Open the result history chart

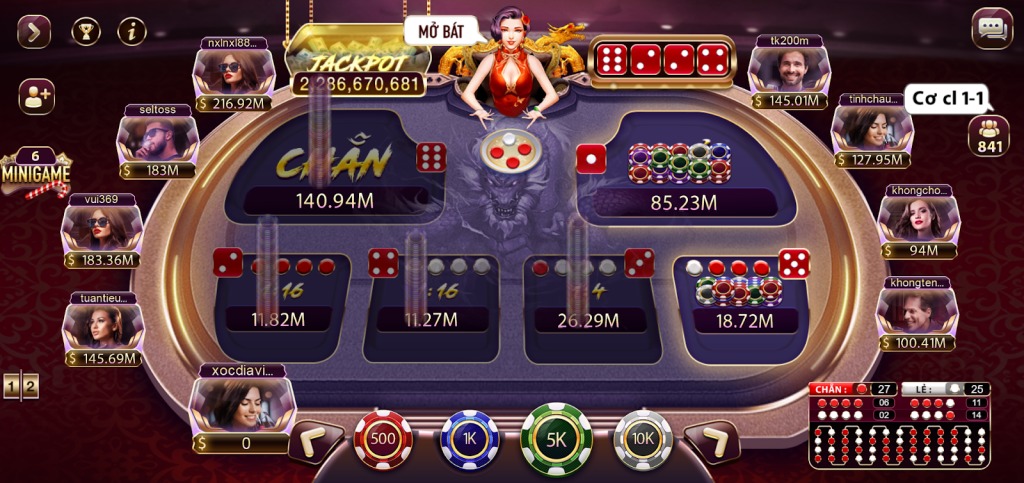point(898,425)
